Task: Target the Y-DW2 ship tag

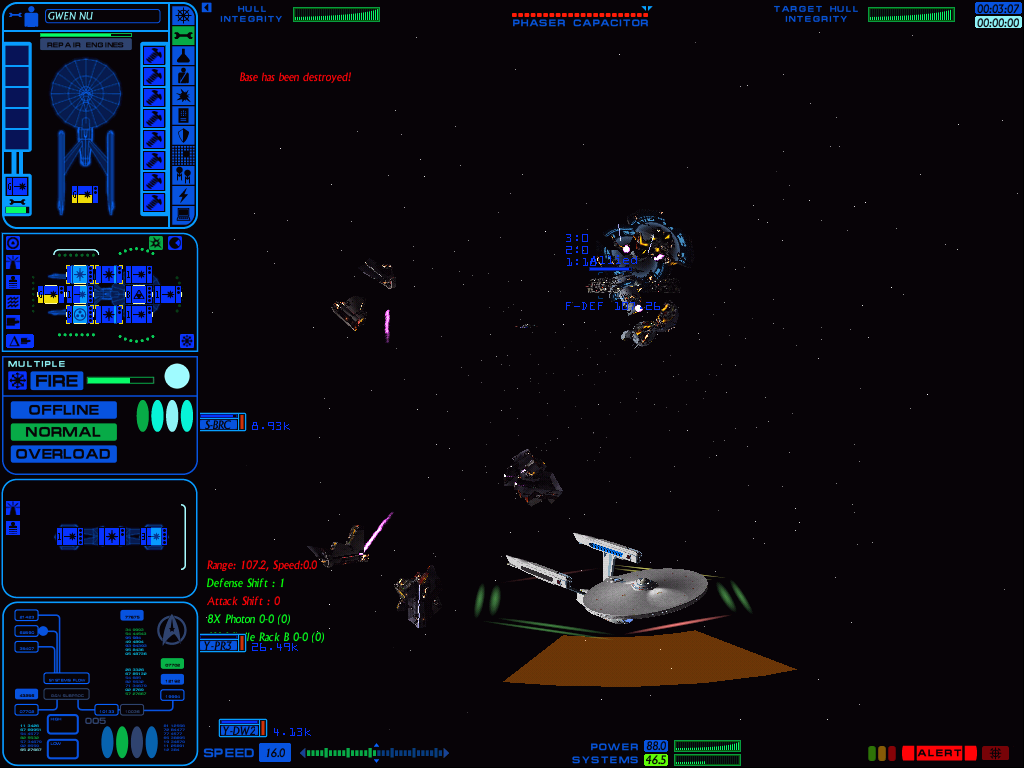Action: pyautogui.click(x=242, y=729)
